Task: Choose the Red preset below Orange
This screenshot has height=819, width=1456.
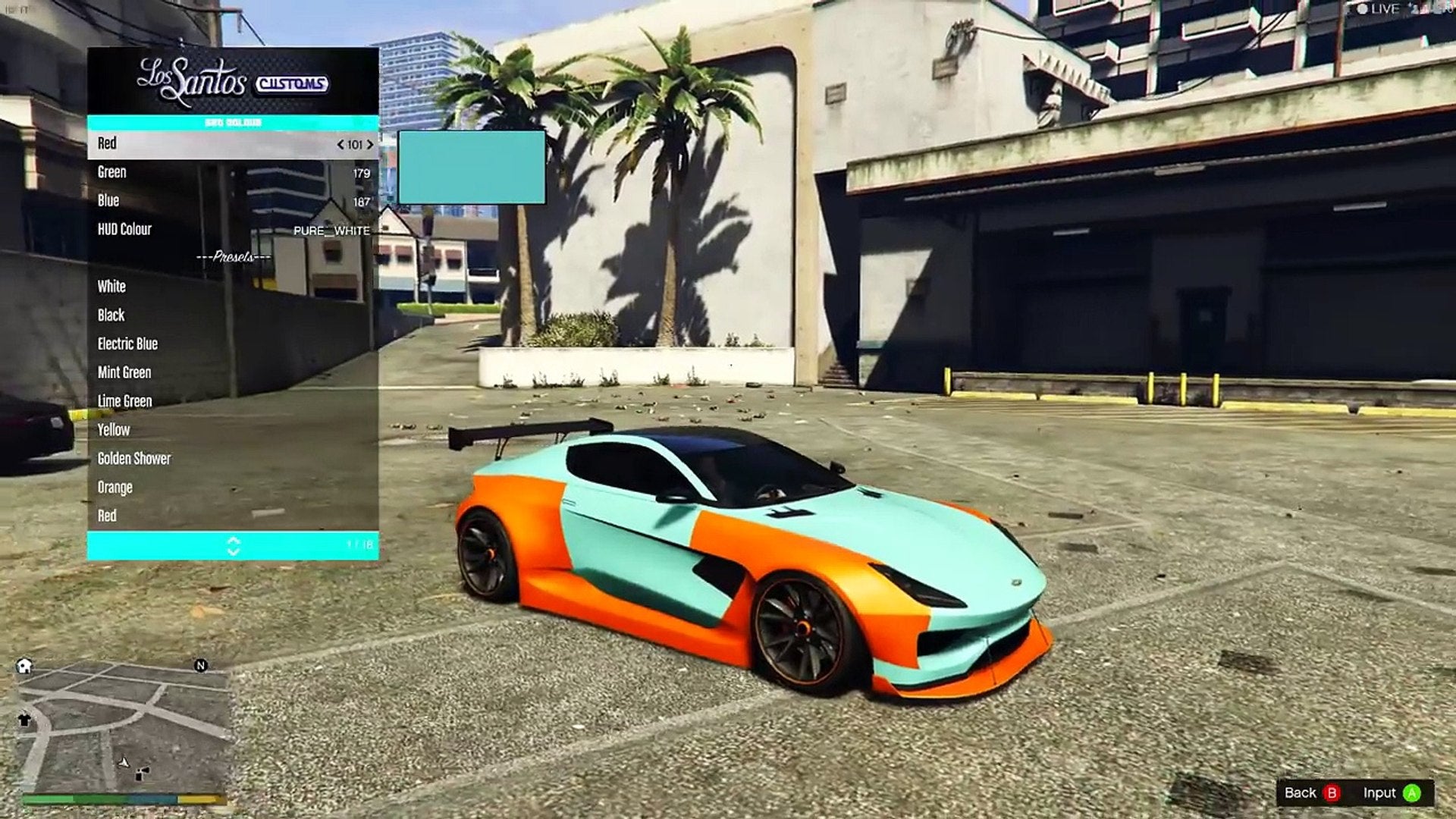Action: pyautogui.click(x=232, y=516)
